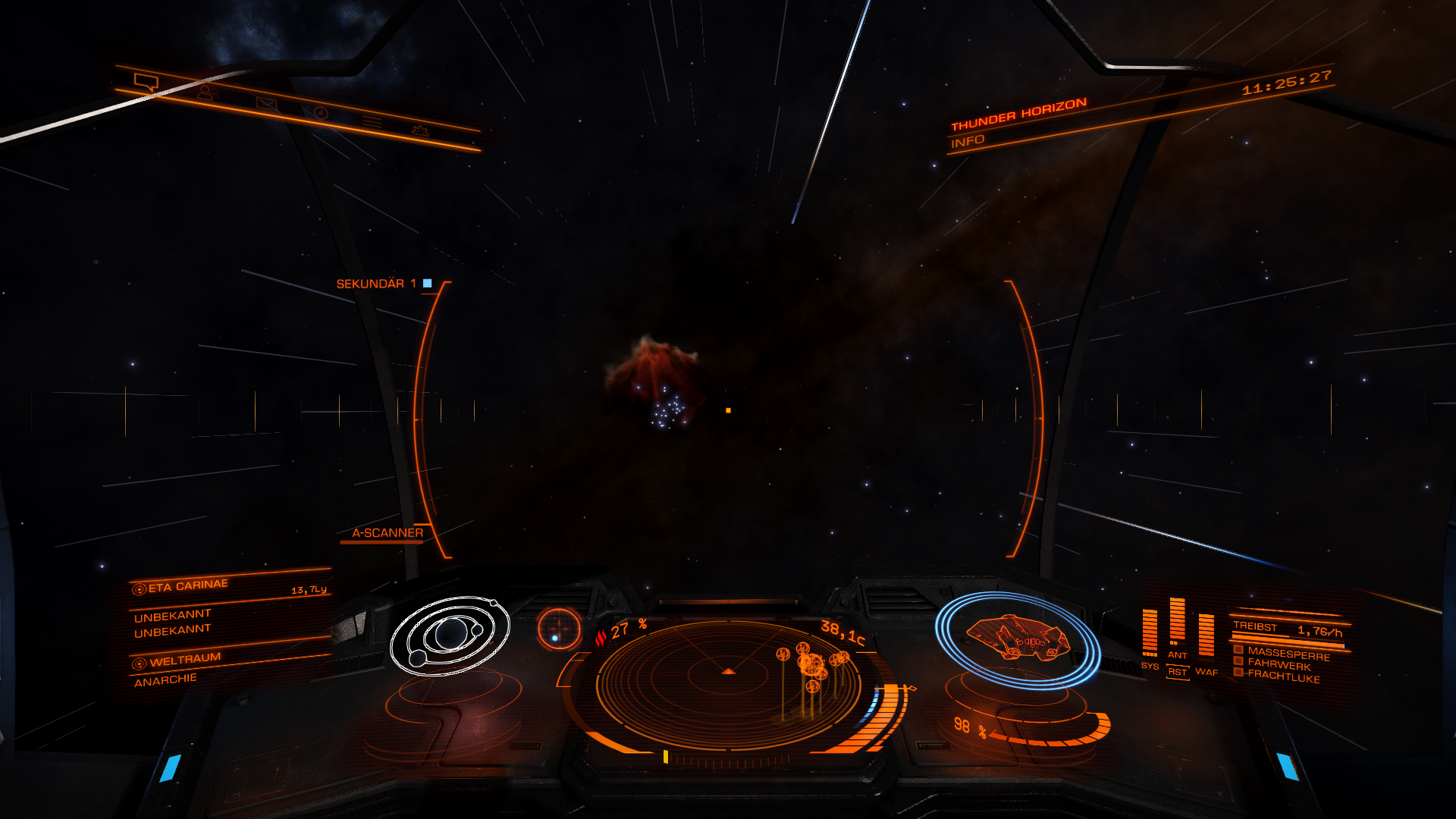
Task: Switch to the contacts people tab
Action: click(206, 93)
